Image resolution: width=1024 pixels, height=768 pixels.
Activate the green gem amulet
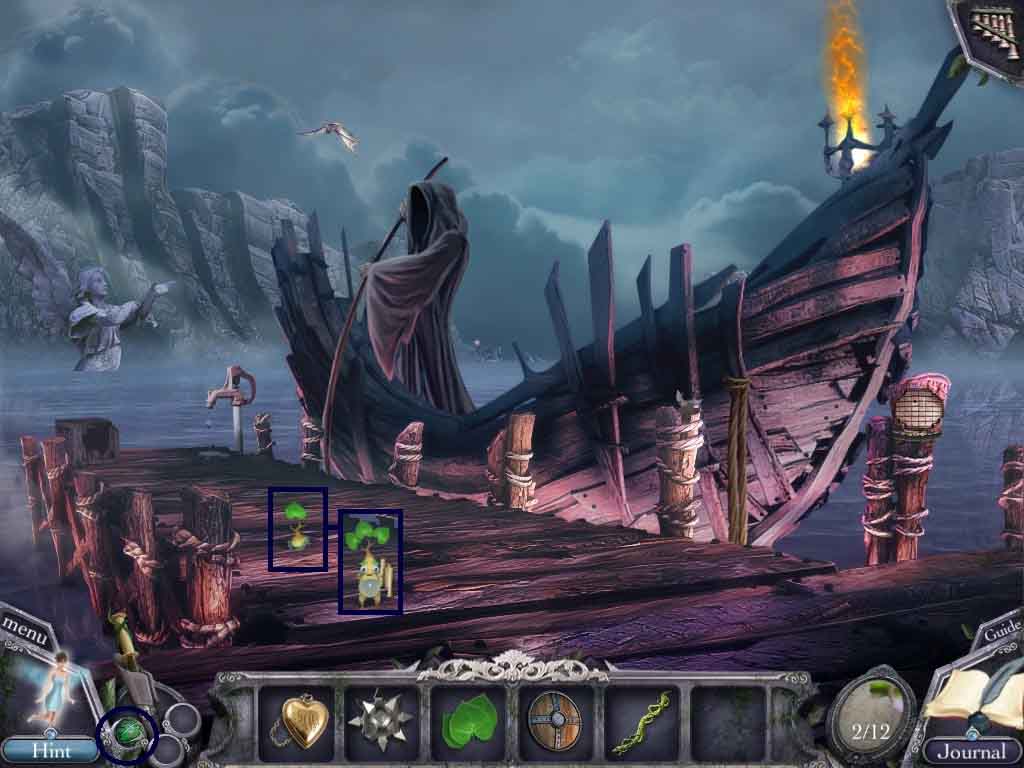tap(127, 735)
